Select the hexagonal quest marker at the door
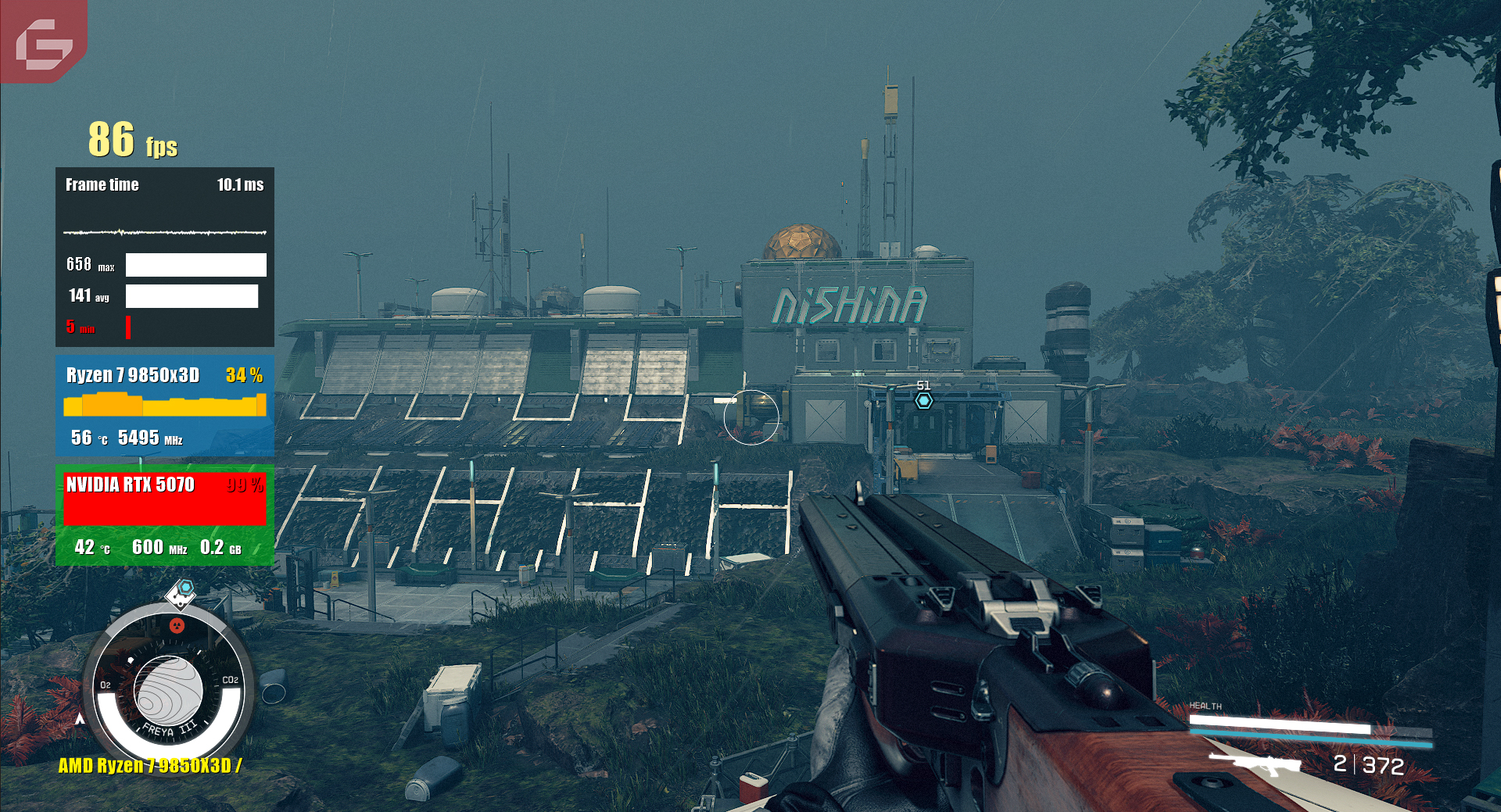The height and width of the screenshot is (812, 1501). click(x=924, y=401)
